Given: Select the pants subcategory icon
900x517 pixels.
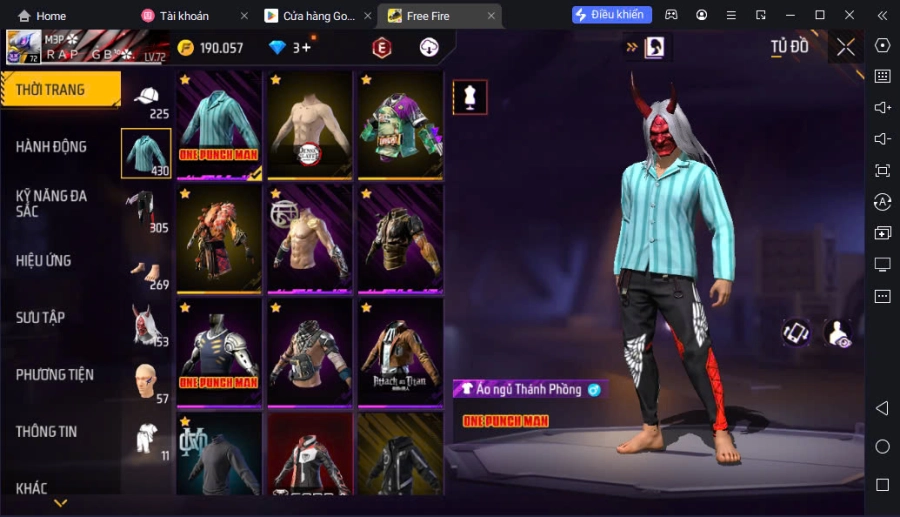Looking at the screenshot, I should tap(145, 211).
